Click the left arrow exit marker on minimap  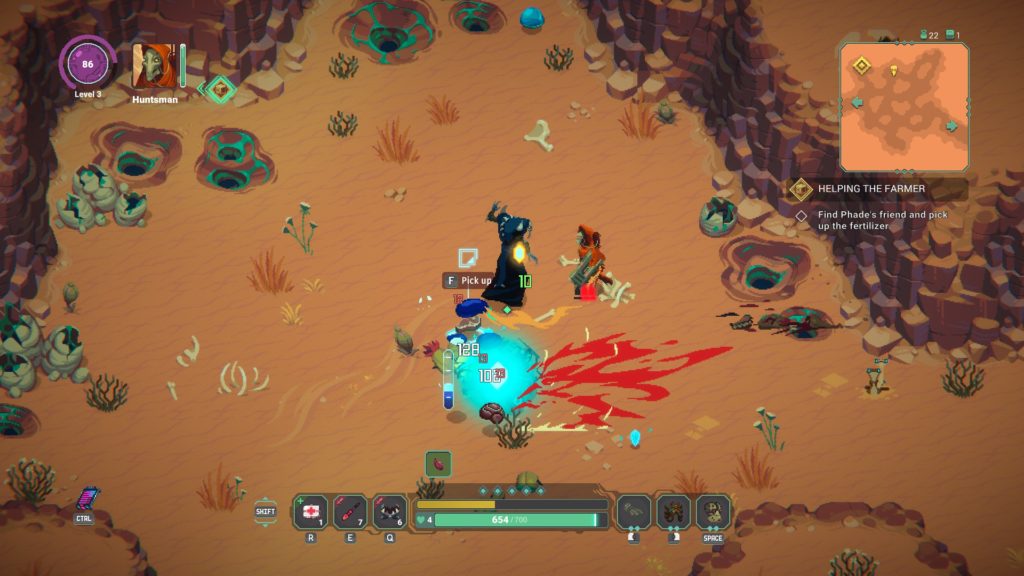click(857, 103)
